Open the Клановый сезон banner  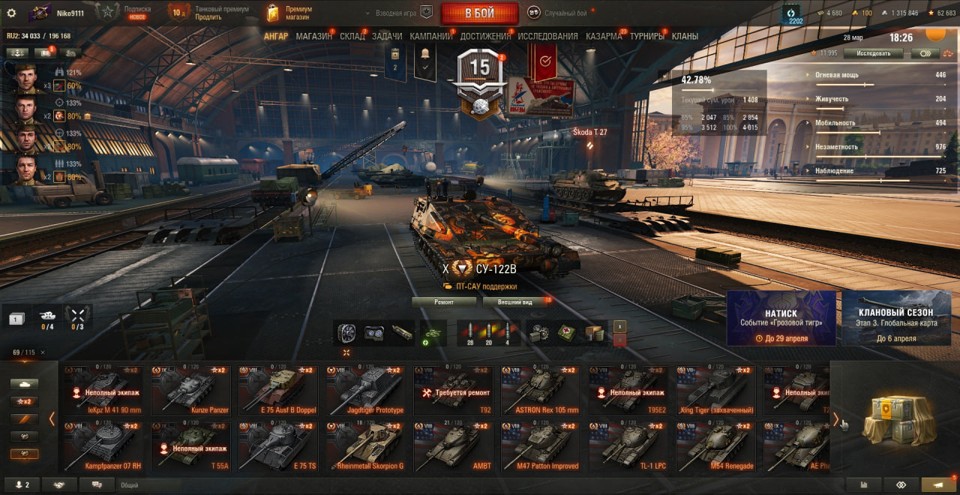point(896,318)
